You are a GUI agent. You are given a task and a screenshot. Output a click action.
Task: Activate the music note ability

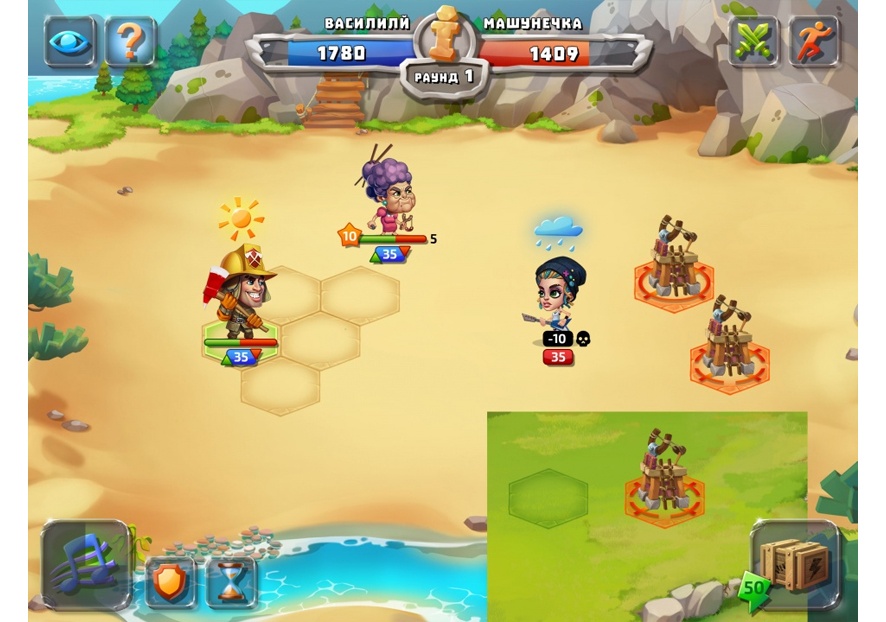click(x=86, y=565)
